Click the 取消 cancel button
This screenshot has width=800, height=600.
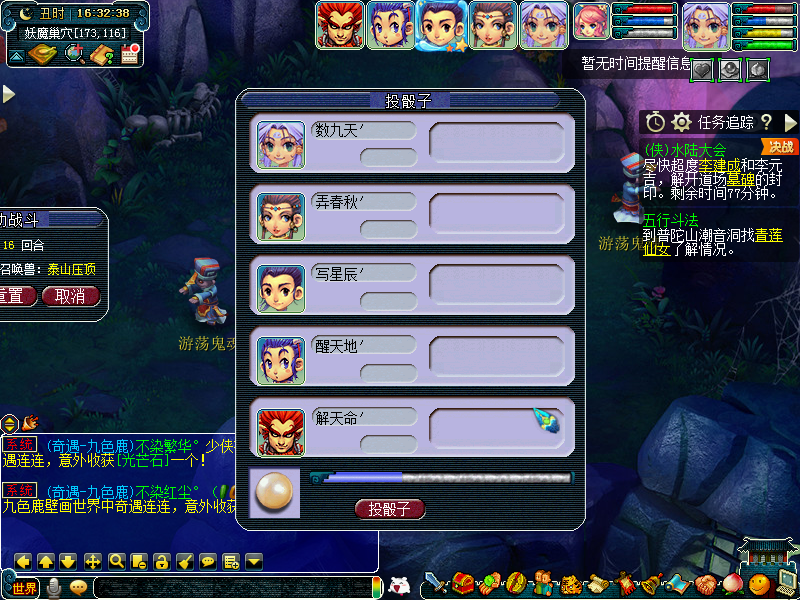coord(77,296)
